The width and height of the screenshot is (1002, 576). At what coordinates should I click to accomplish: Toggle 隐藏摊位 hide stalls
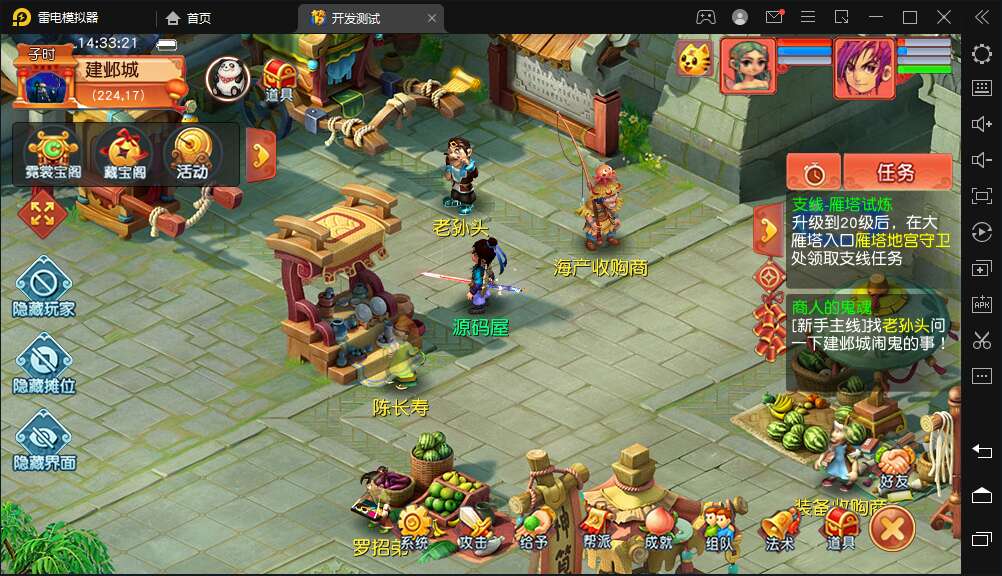click(44, 362)
